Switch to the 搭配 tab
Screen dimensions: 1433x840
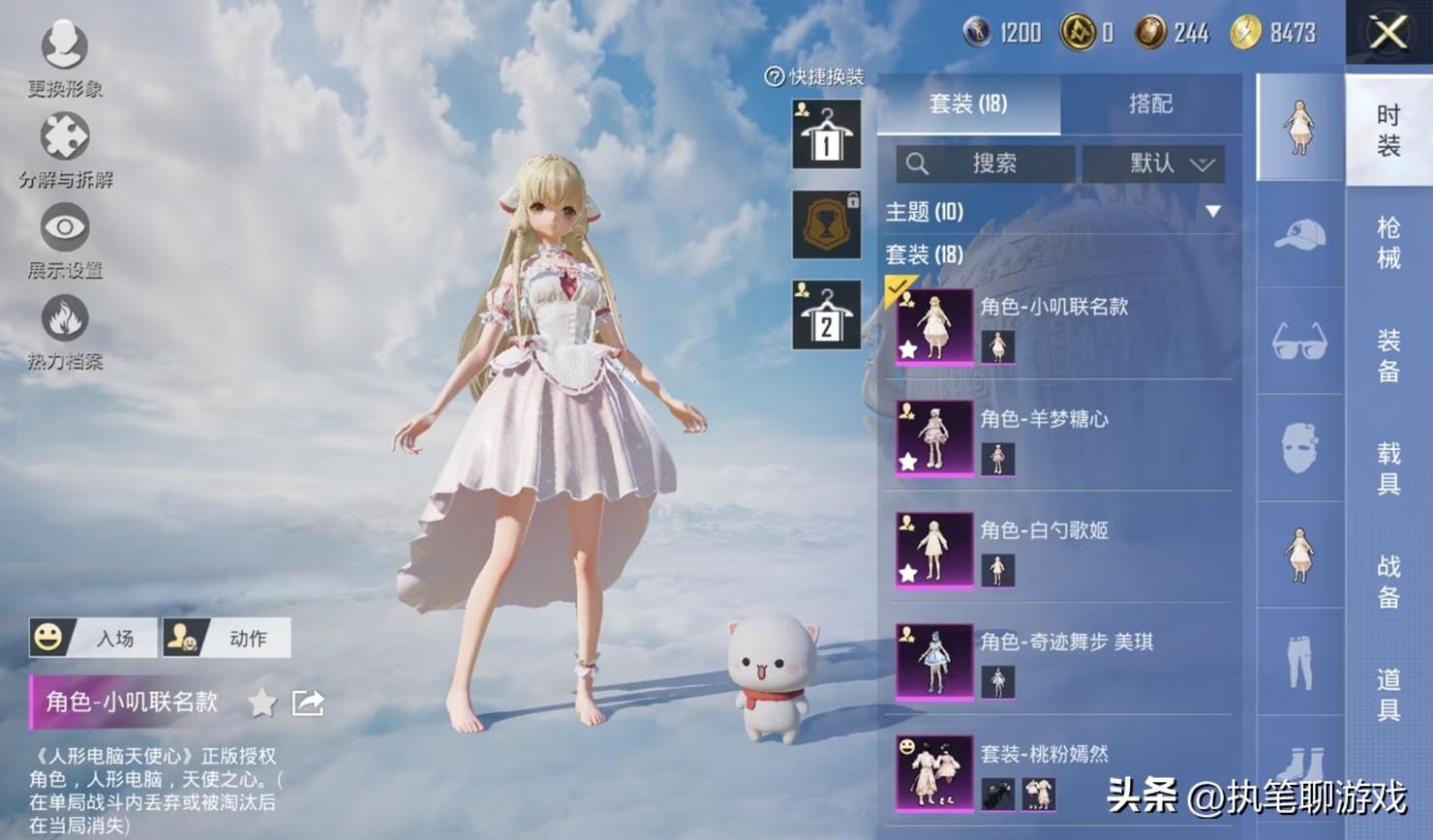tap(1150, 104)
